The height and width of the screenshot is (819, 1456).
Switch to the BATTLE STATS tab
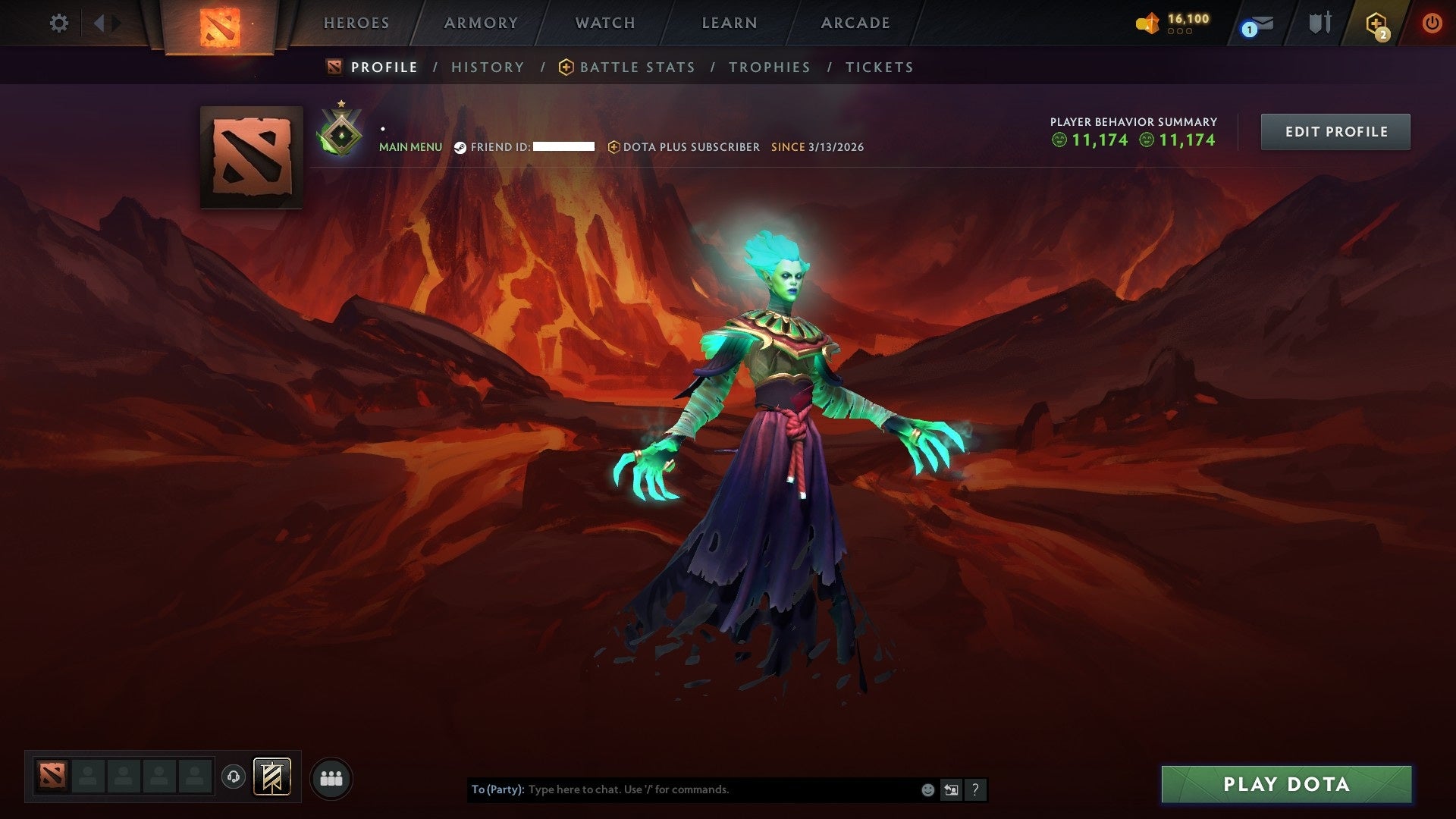pos(635,67)
